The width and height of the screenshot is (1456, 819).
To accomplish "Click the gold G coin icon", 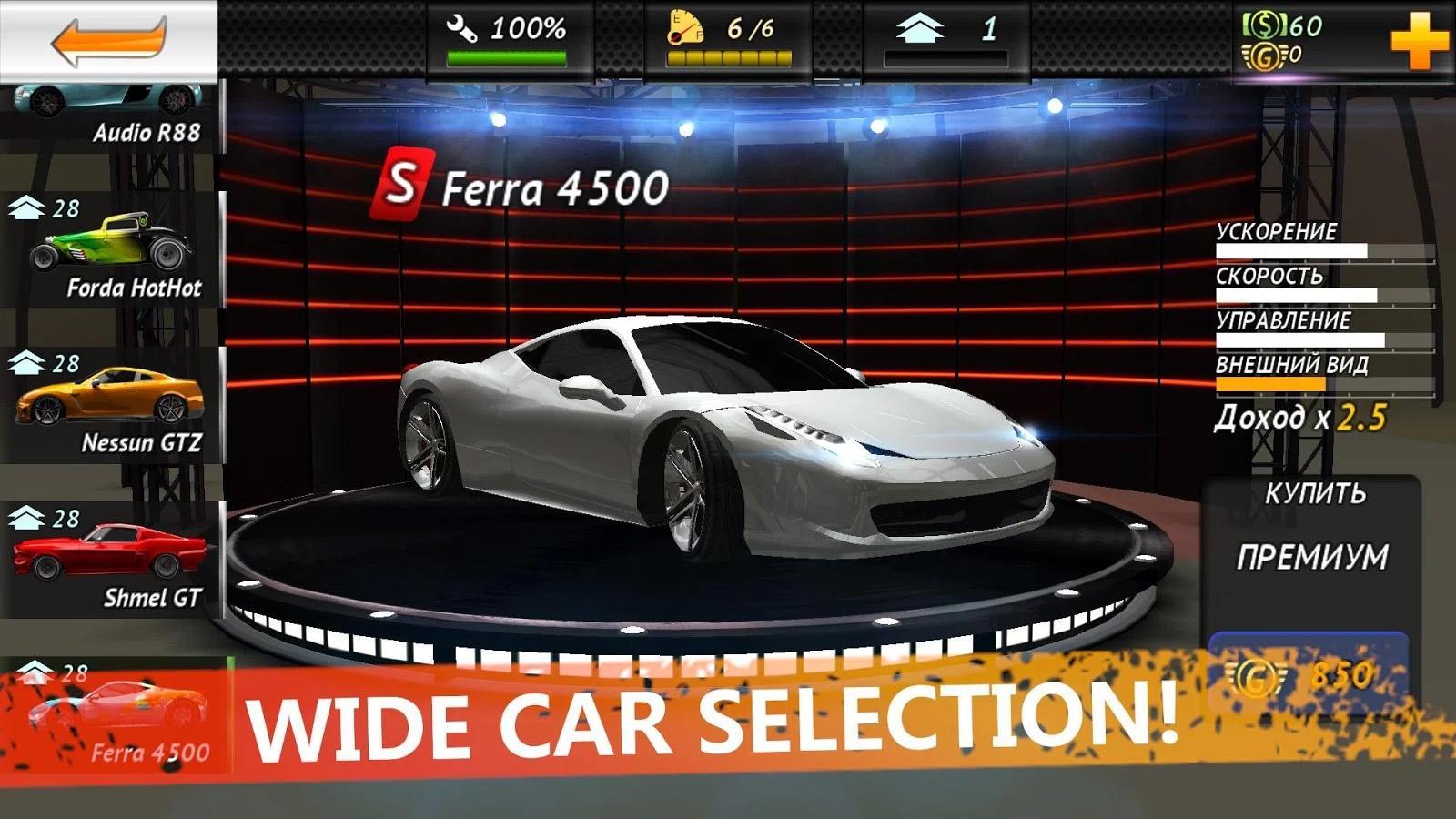I will click(x=1265, y=56).
